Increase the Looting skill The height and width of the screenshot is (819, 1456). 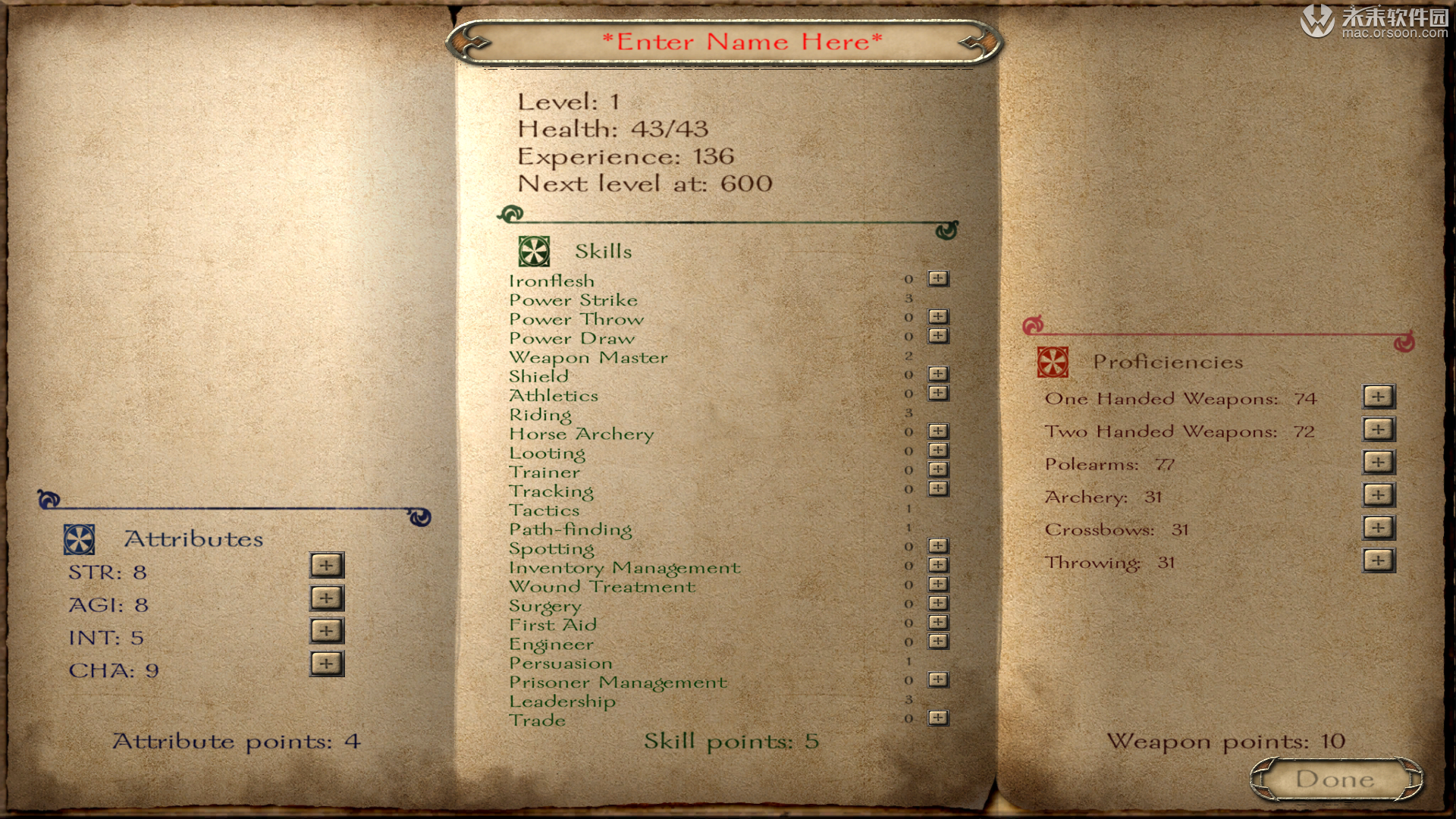(x=938, y=450)
